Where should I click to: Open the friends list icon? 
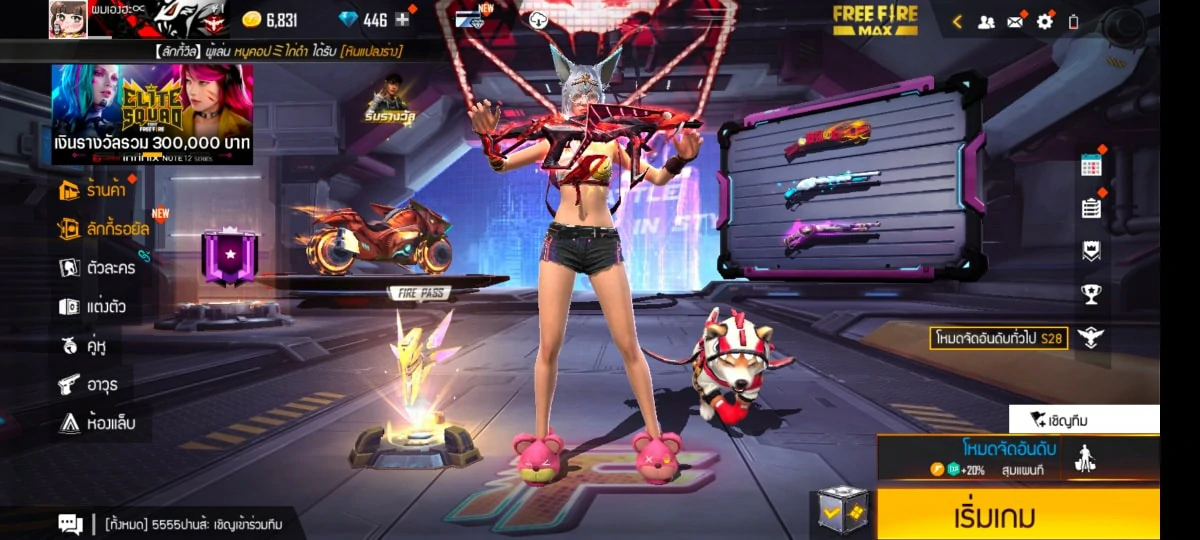click(x=986, y=21)
